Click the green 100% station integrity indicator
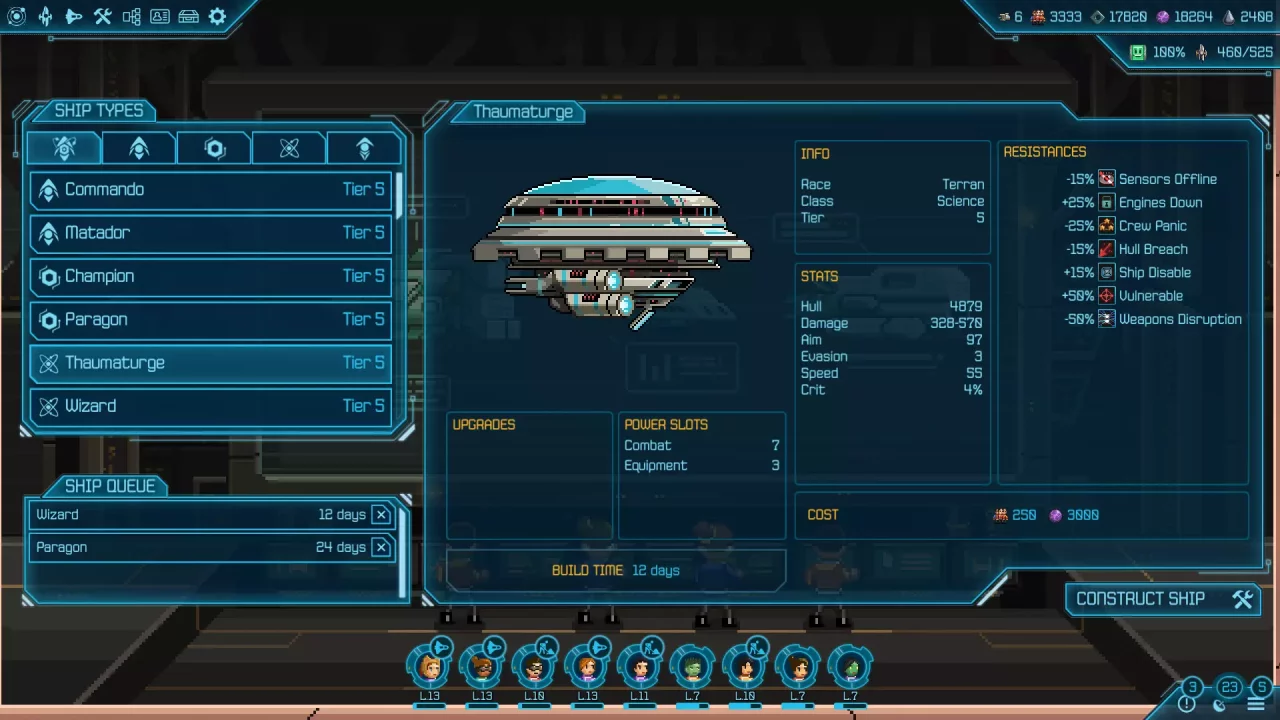 pyautogui.click(x=1140, y=51)
